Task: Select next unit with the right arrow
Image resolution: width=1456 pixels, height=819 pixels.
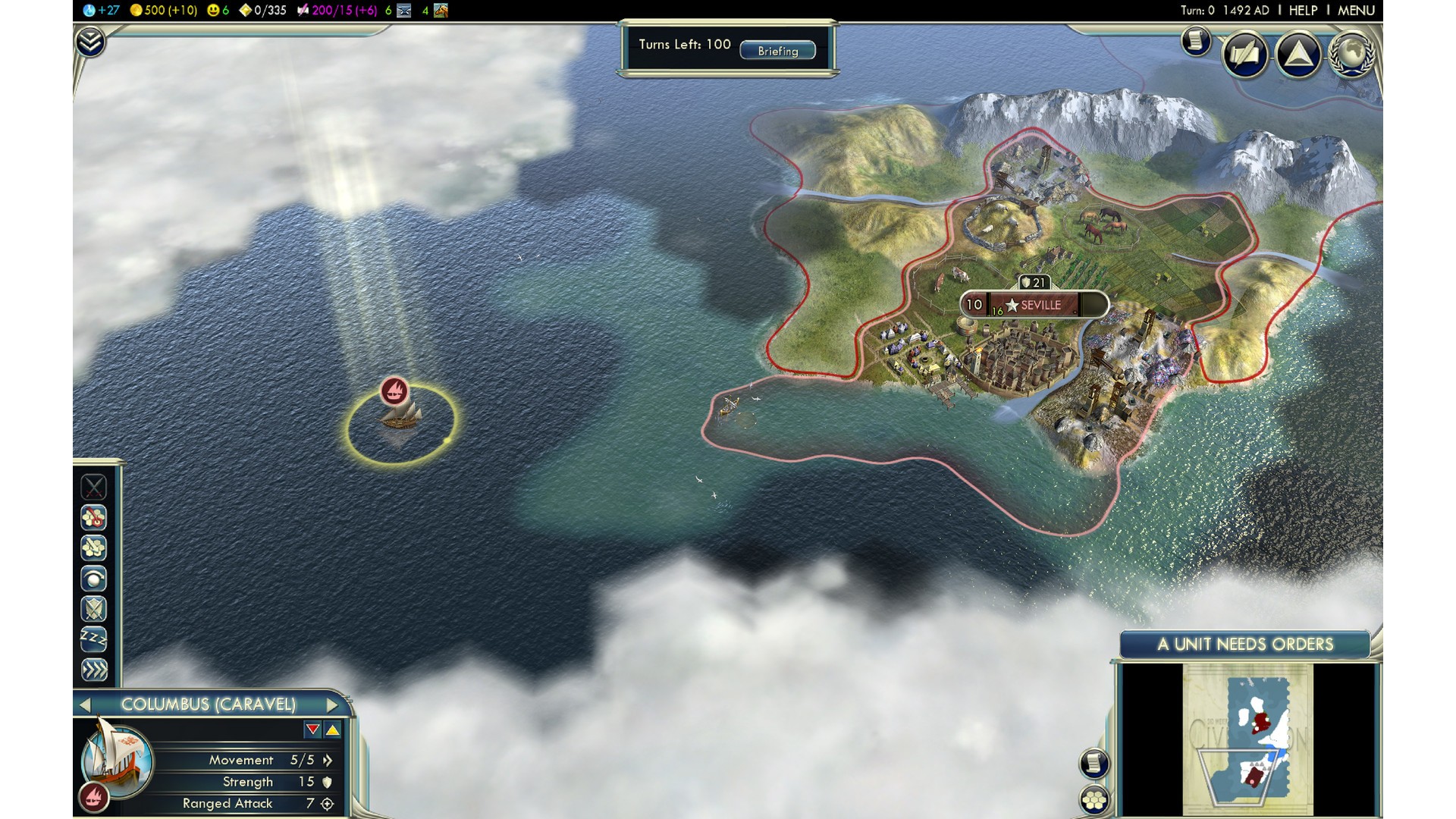Action: tap(331, 704)
